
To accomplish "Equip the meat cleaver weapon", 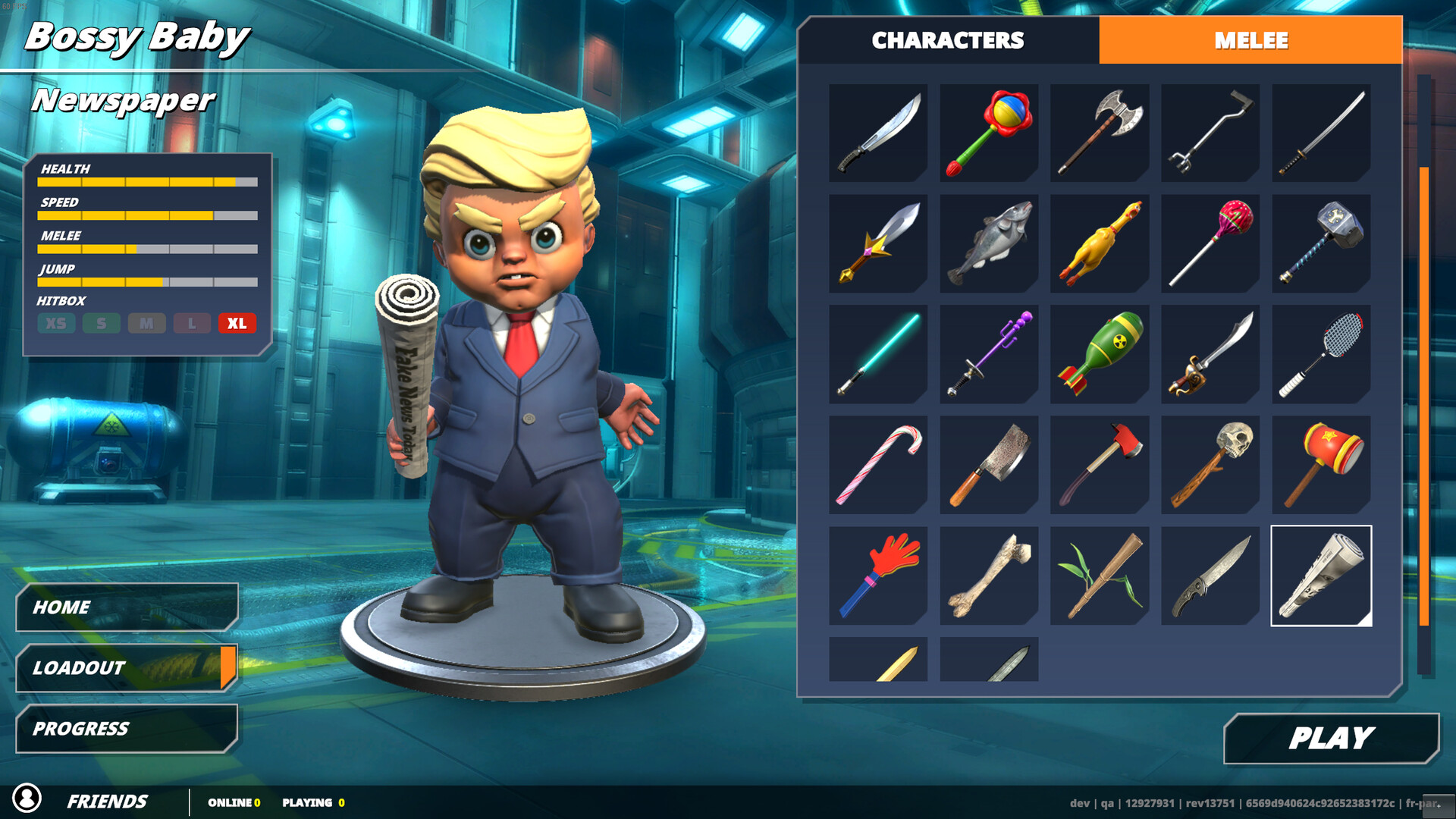I will (989, 465).
